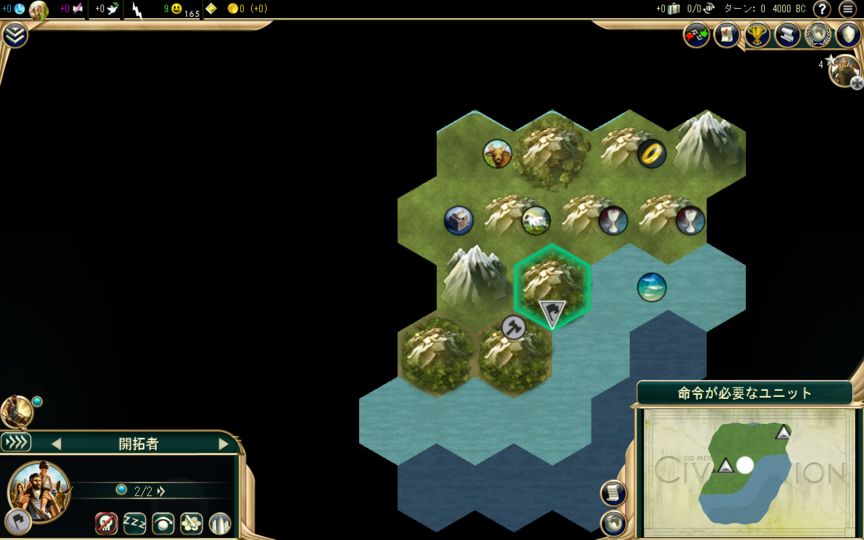This screenshot has width=864, height=540.
Task: Open the notification log scroll button beside minimap
Action: coord(612,493)
